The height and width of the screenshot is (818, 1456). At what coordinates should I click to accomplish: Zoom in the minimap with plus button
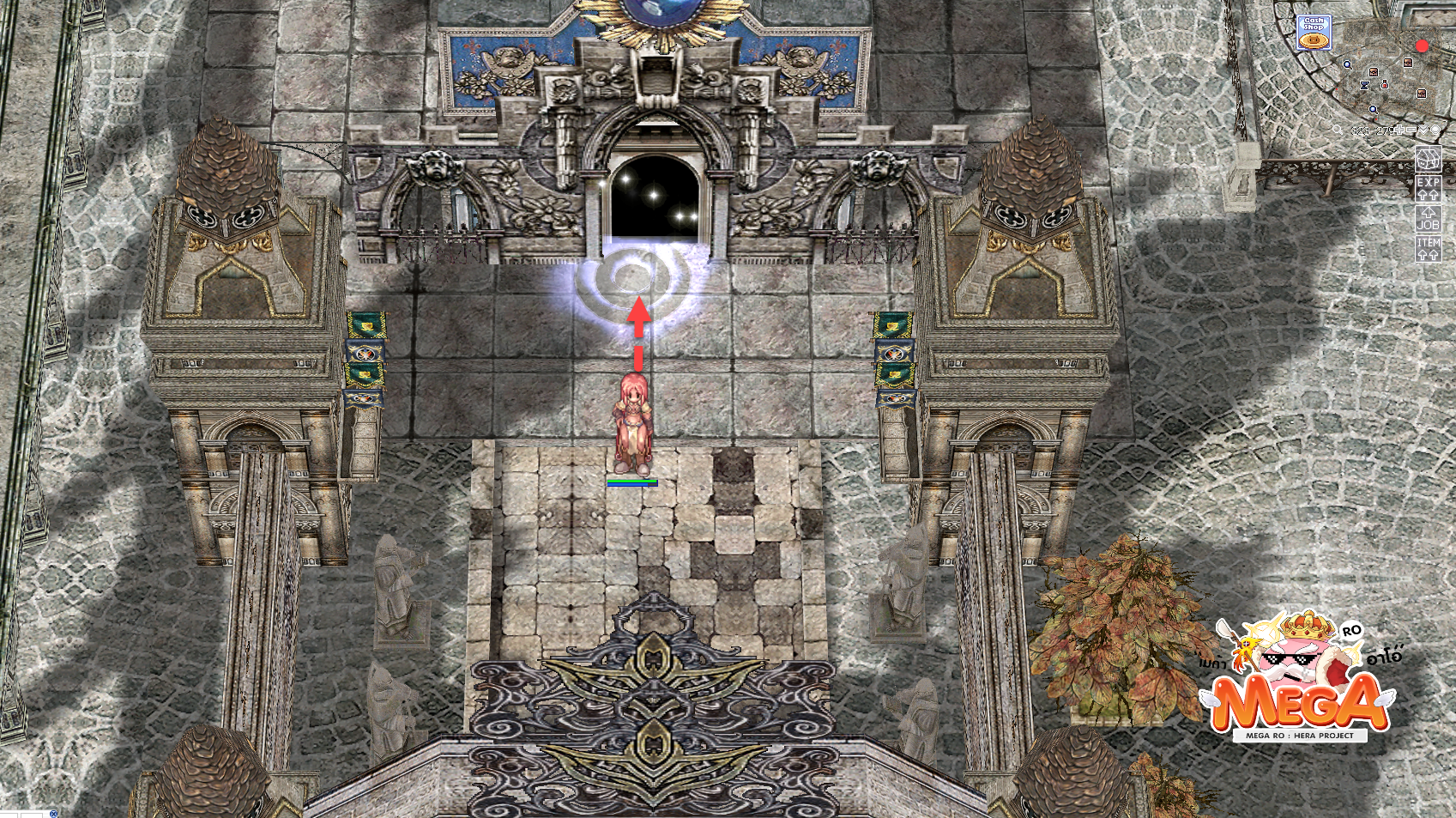1399,130
